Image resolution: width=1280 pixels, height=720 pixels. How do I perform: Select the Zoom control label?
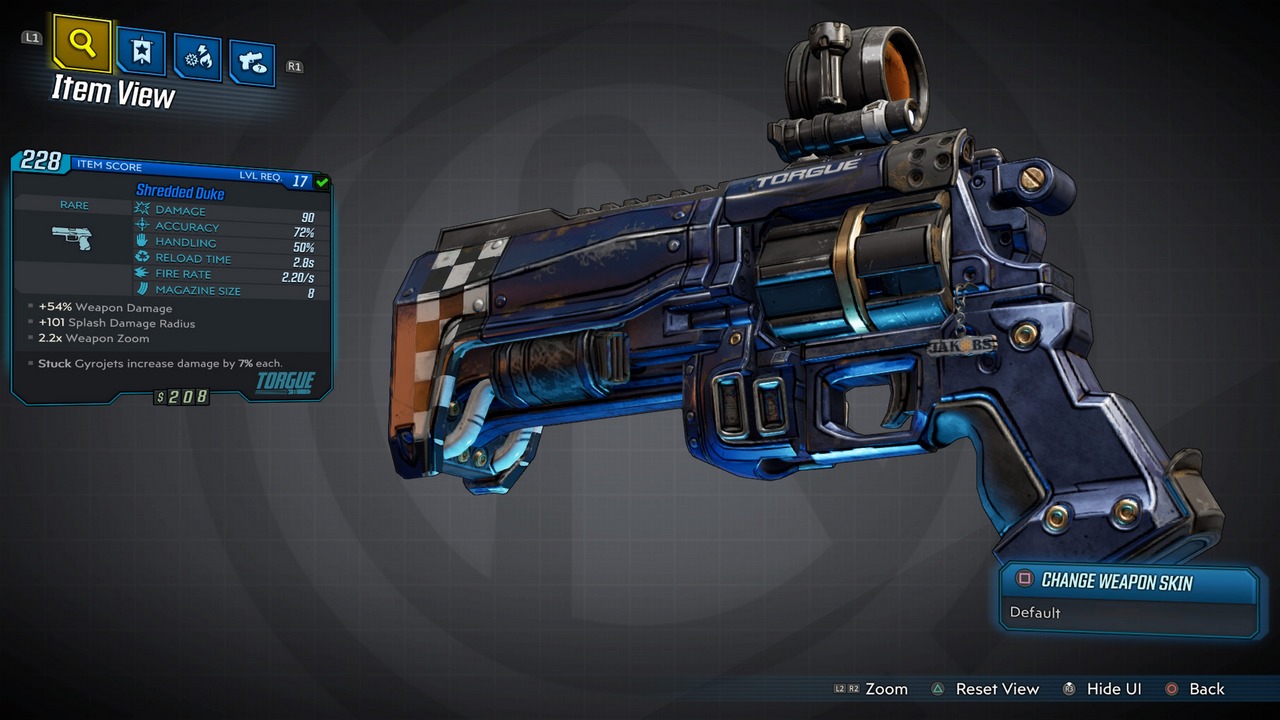[x=886, y=689]
